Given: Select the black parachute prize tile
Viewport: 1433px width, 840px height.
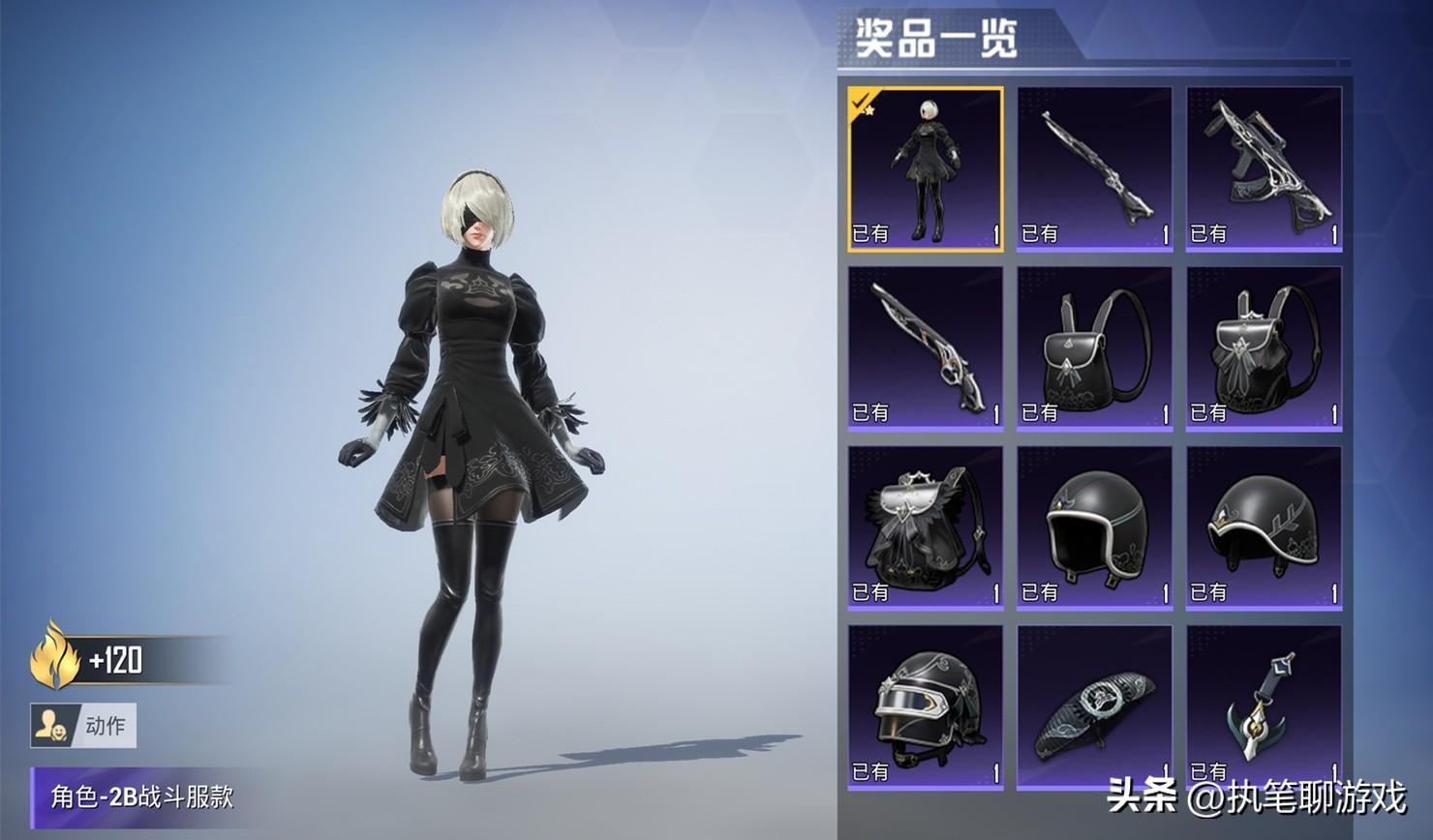Looking at the screenshot, I should click(x=1094, y=706).
